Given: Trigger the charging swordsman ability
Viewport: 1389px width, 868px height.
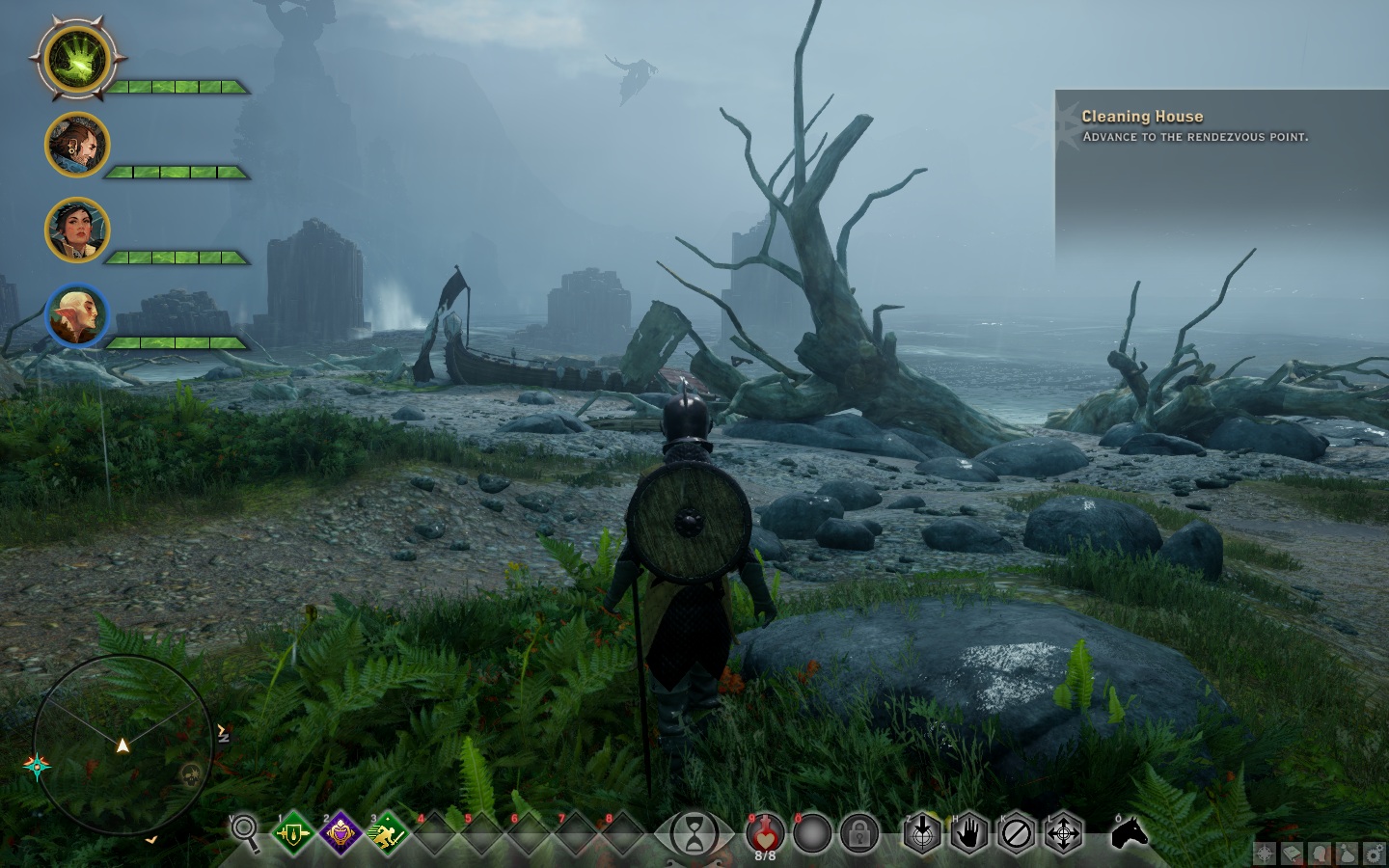Looking at the screenshot, I should [x=386, y=833].
